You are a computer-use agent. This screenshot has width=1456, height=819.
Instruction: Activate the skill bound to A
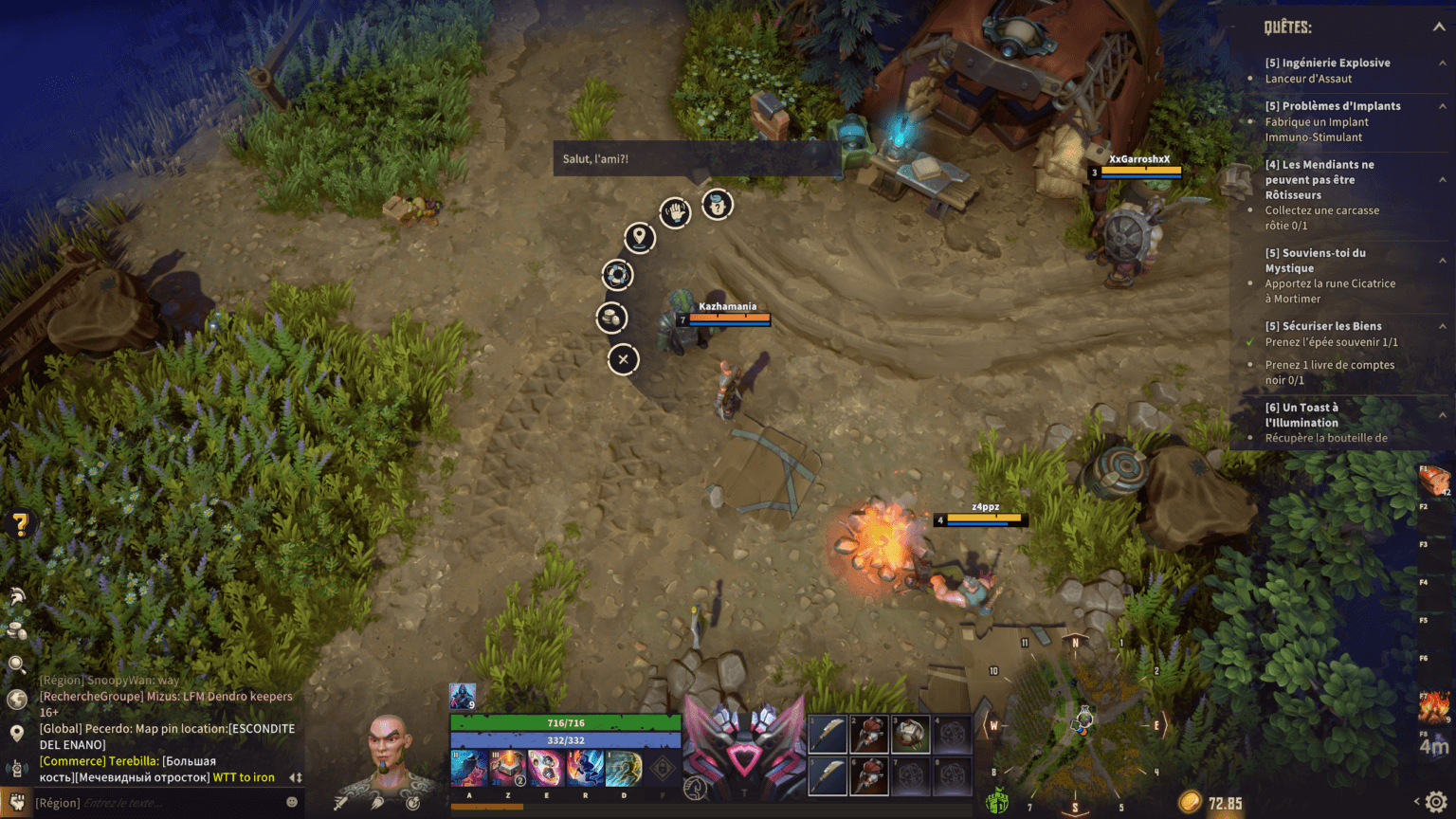(x=469, y=768)
